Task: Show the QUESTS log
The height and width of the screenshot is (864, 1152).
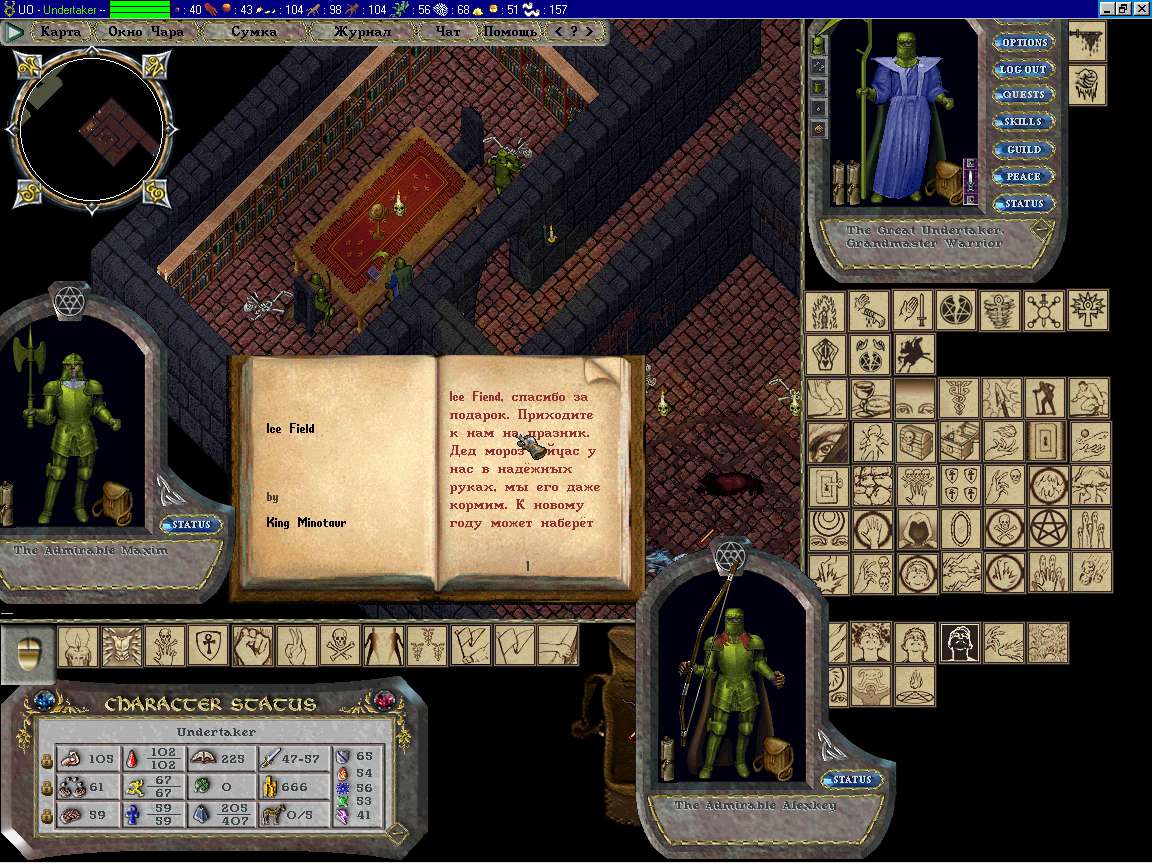Action: pos(1024,95)
